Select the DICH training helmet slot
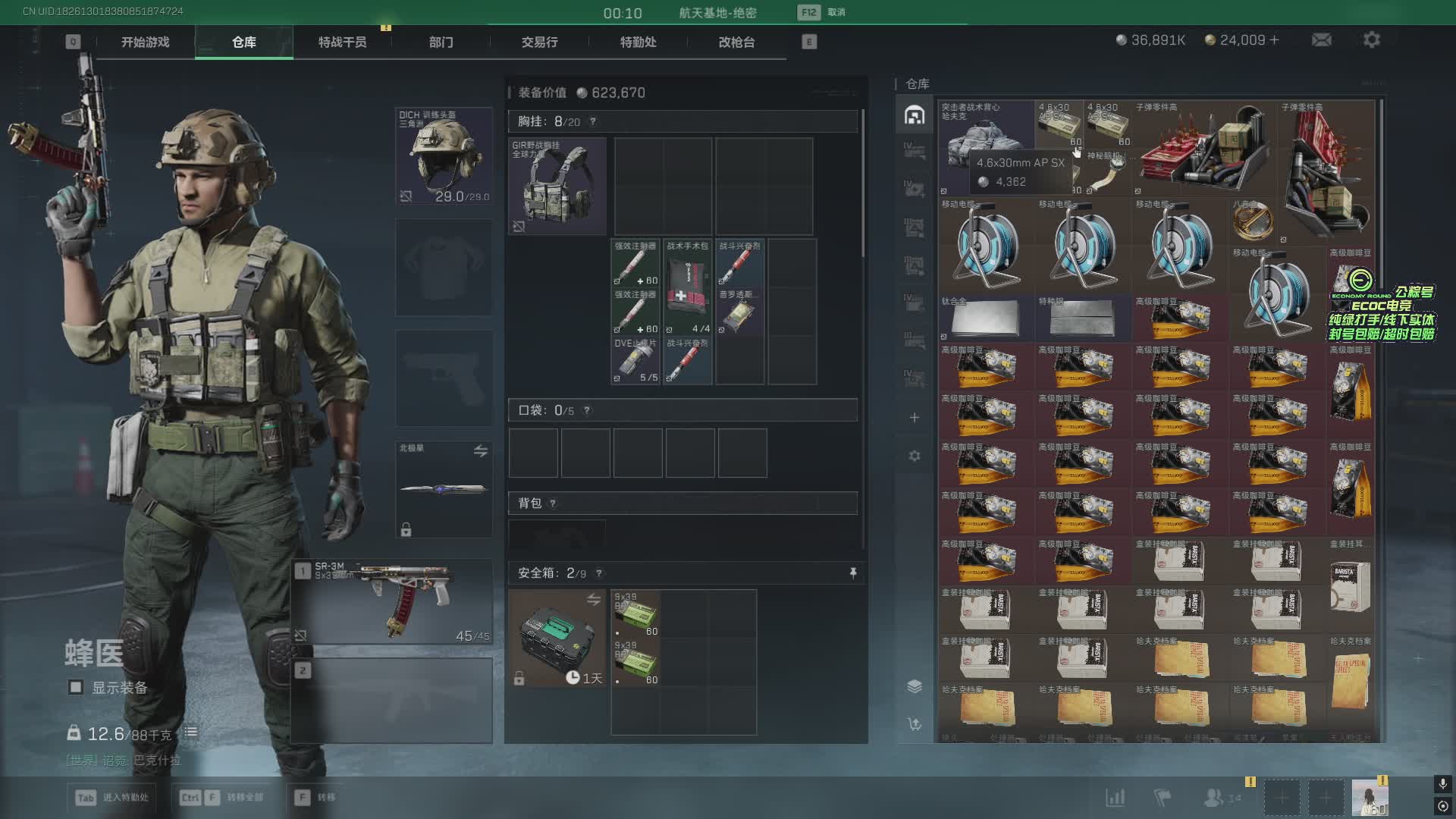This screenshot has width=1456, height=819. (444, 156)
